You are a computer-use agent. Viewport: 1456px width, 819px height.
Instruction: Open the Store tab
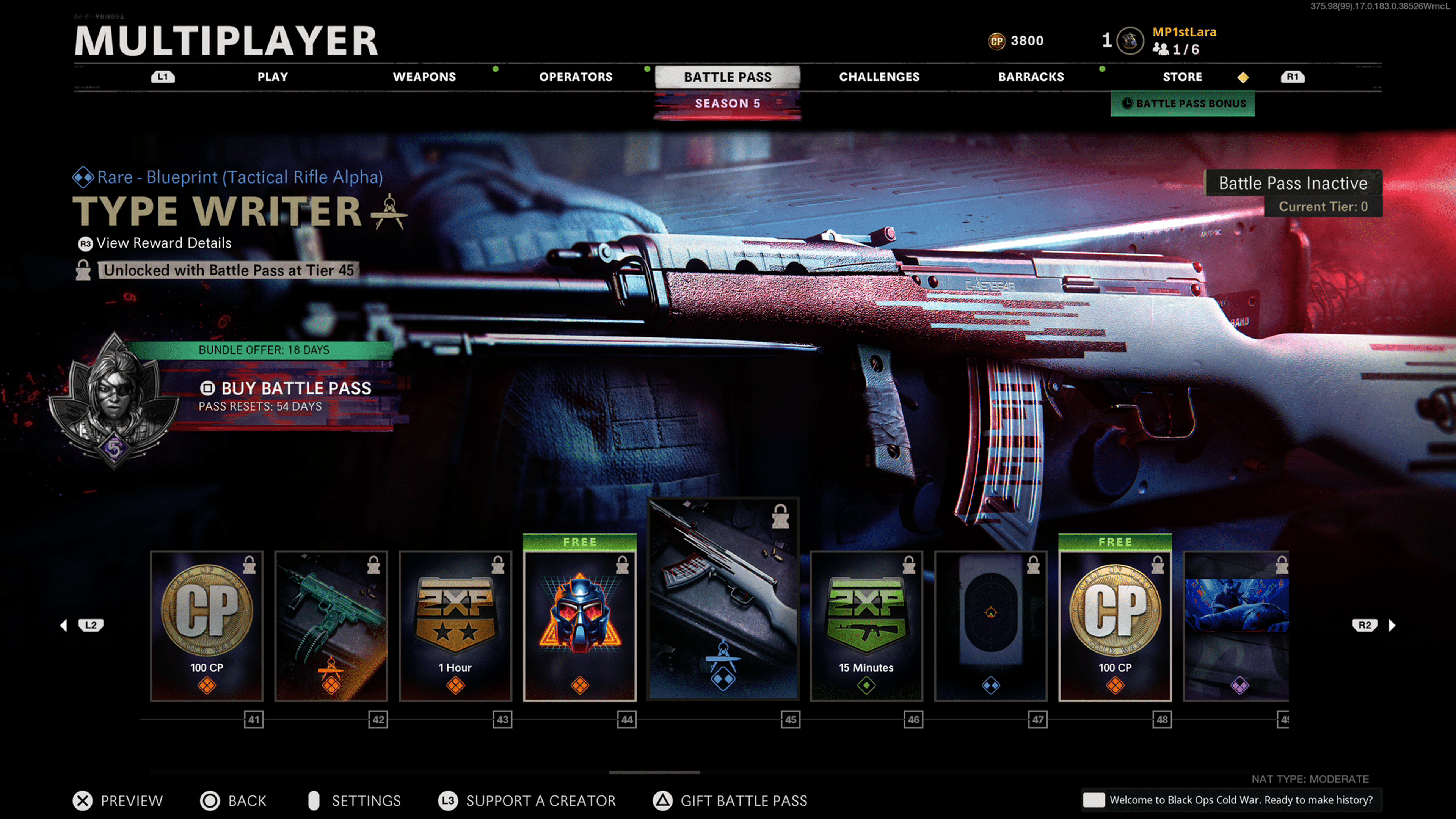click(1182, 77)
